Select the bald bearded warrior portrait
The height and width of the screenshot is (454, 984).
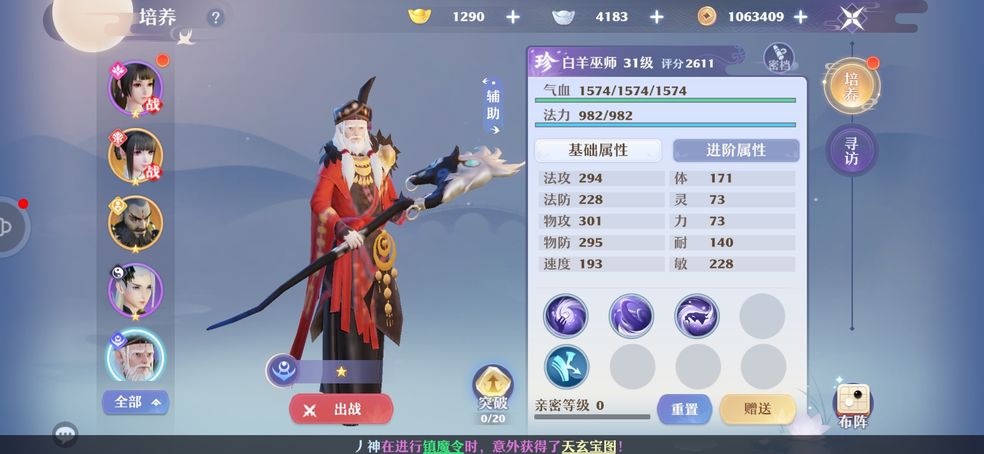click(135, 222)
